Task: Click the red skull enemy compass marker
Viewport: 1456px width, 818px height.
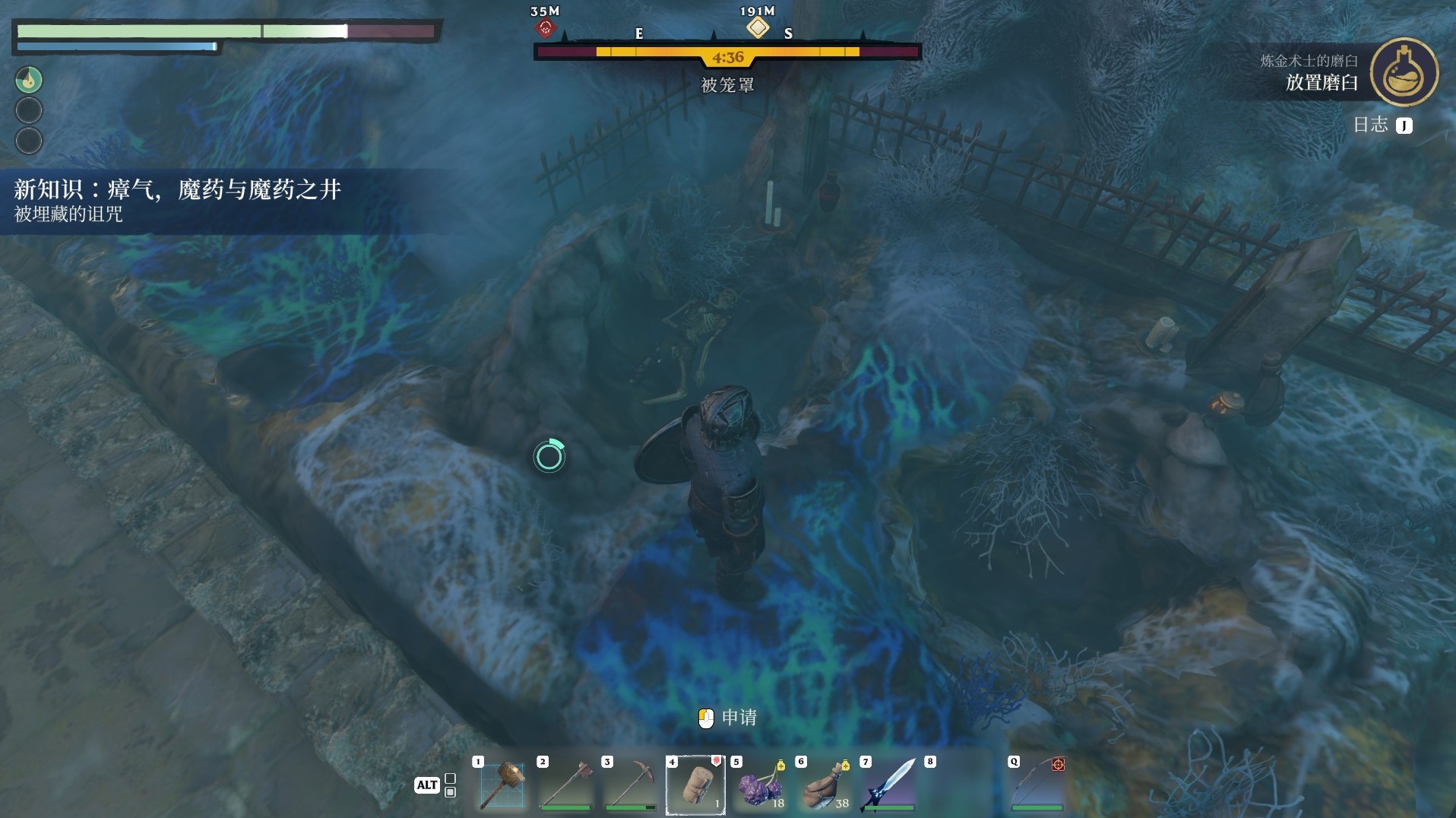Action: [x=545, y=28]
